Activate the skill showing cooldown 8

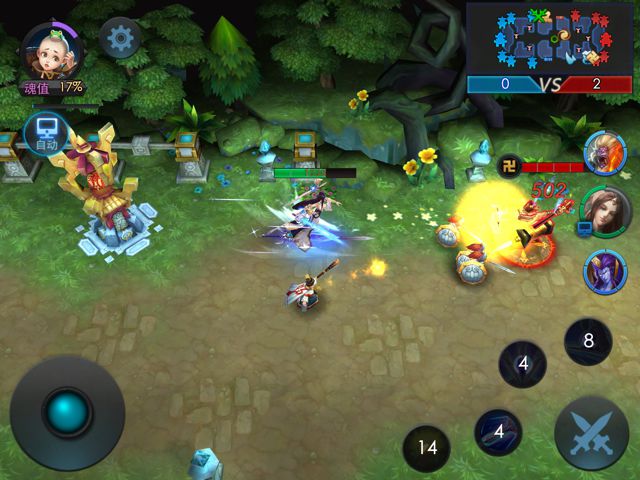click(x=588, y=341)
